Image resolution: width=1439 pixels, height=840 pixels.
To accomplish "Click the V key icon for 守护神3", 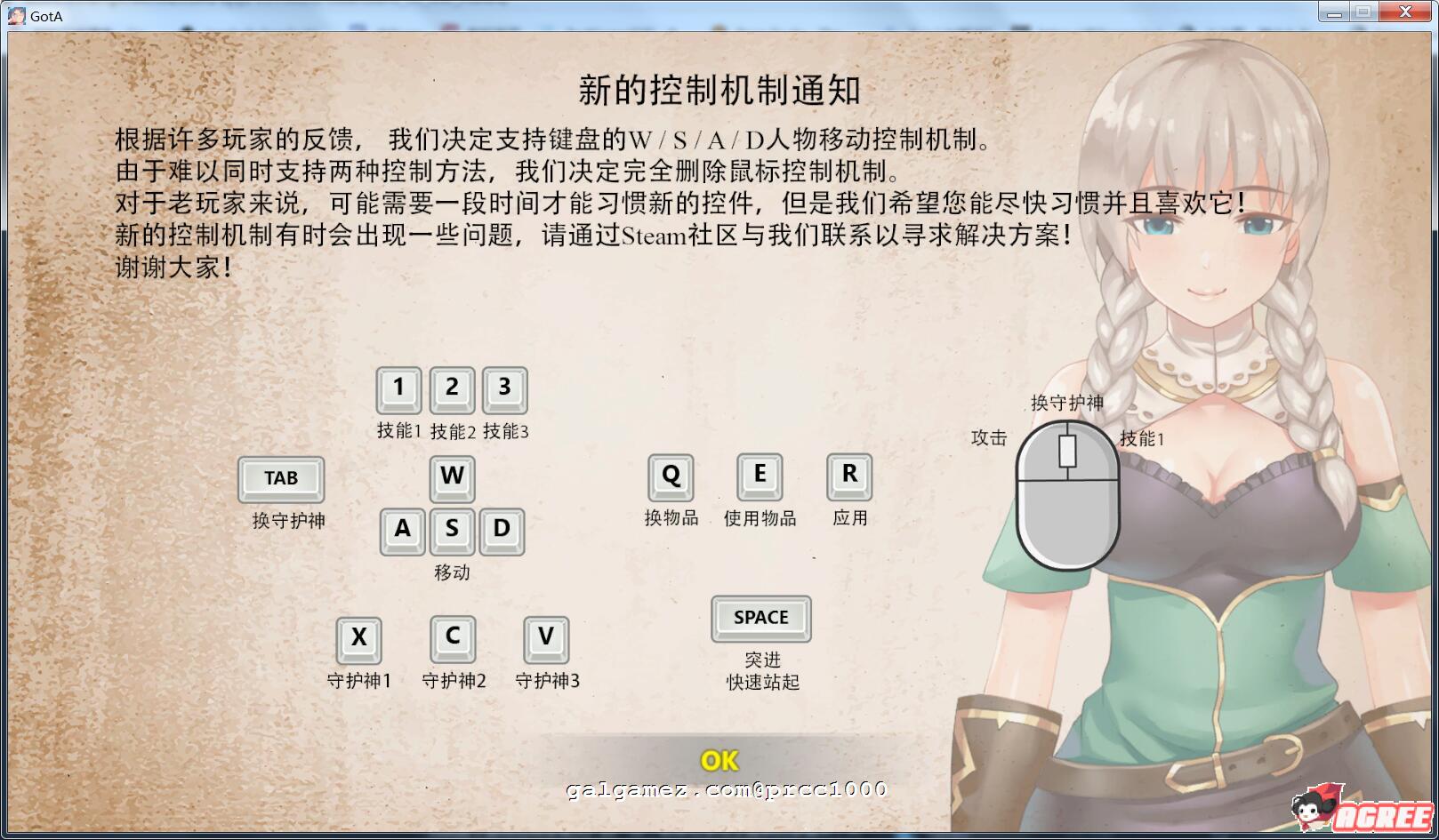I will [x=546, y=638].
